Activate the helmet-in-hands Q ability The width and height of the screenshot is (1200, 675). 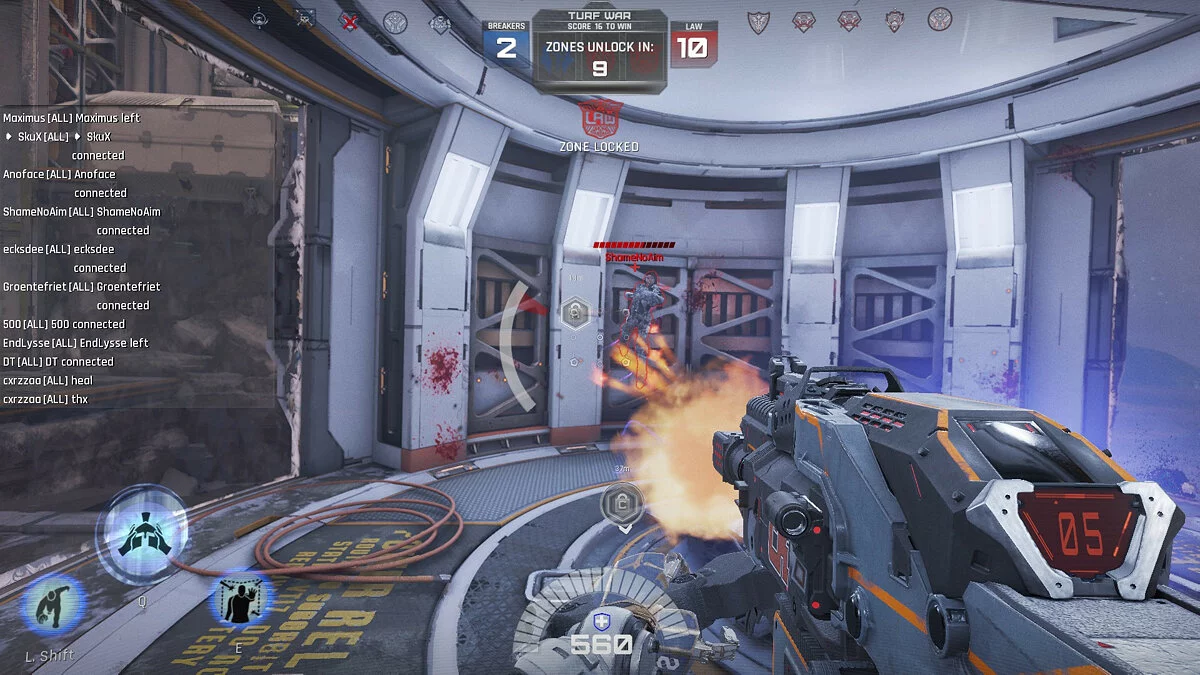click(x=141, y=533)
